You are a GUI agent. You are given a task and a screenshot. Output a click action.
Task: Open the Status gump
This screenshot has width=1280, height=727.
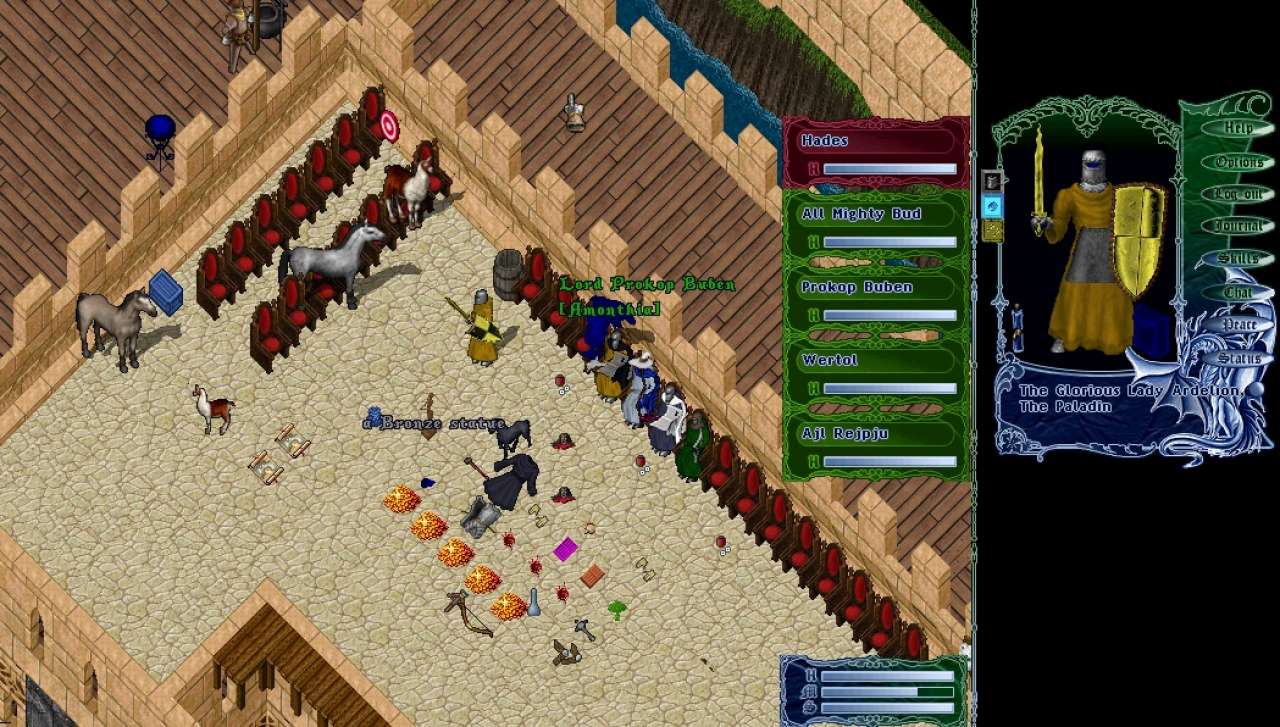tap(1238, 357)
